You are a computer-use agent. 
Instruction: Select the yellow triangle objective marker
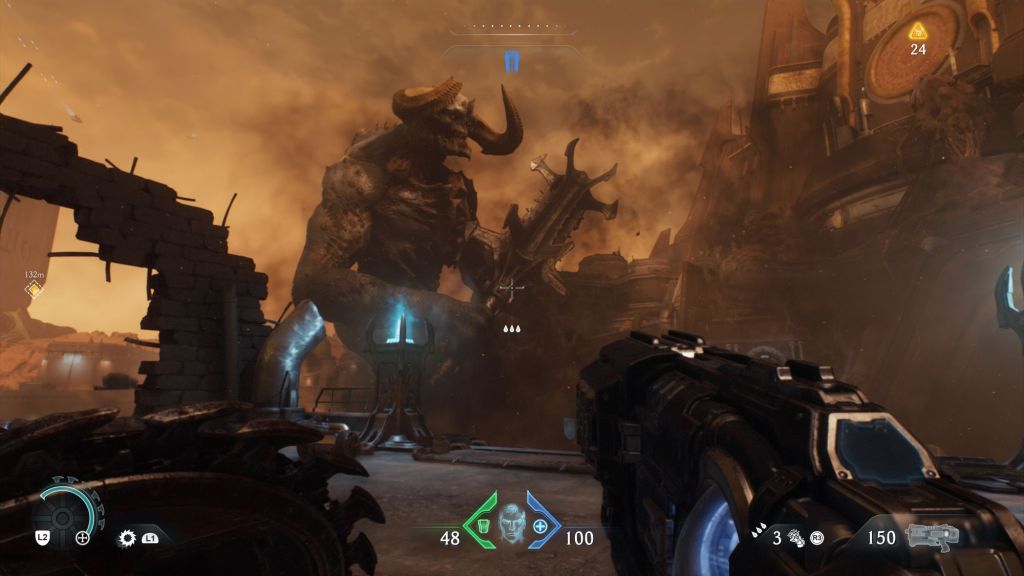917,31
